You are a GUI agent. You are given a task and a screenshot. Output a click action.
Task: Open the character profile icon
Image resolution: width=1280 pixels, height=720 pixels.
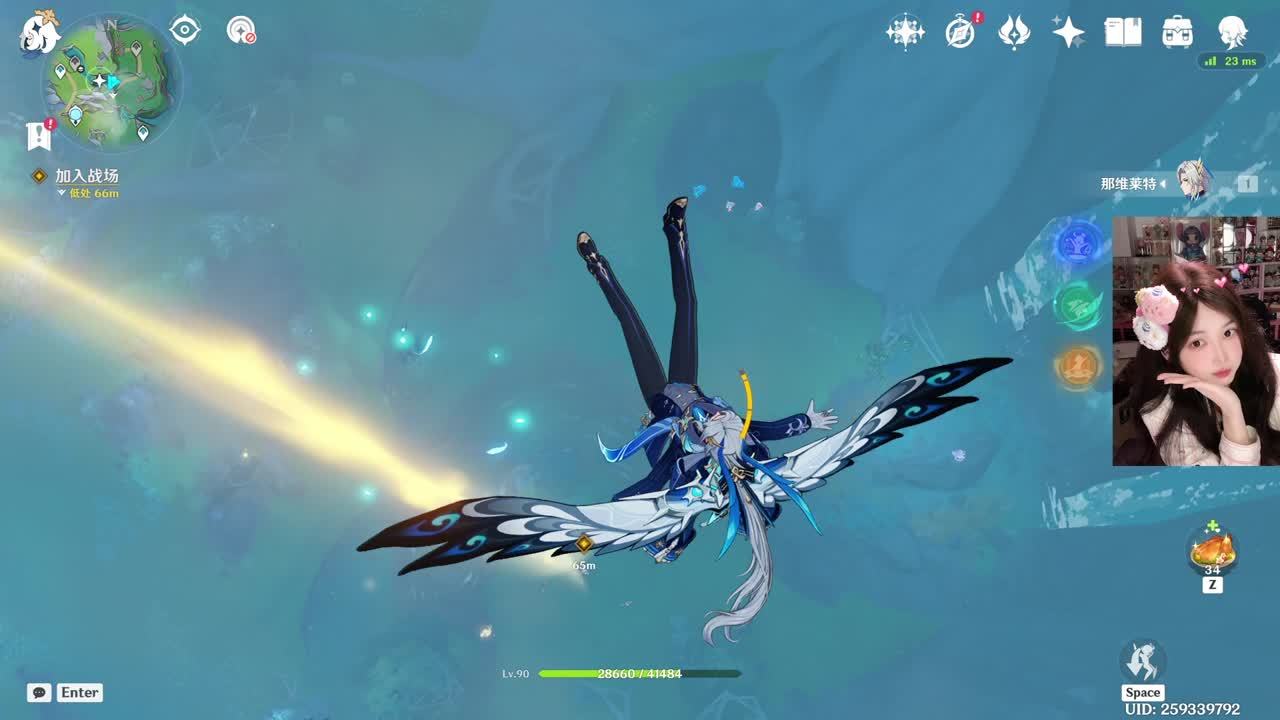(1232, 32)
